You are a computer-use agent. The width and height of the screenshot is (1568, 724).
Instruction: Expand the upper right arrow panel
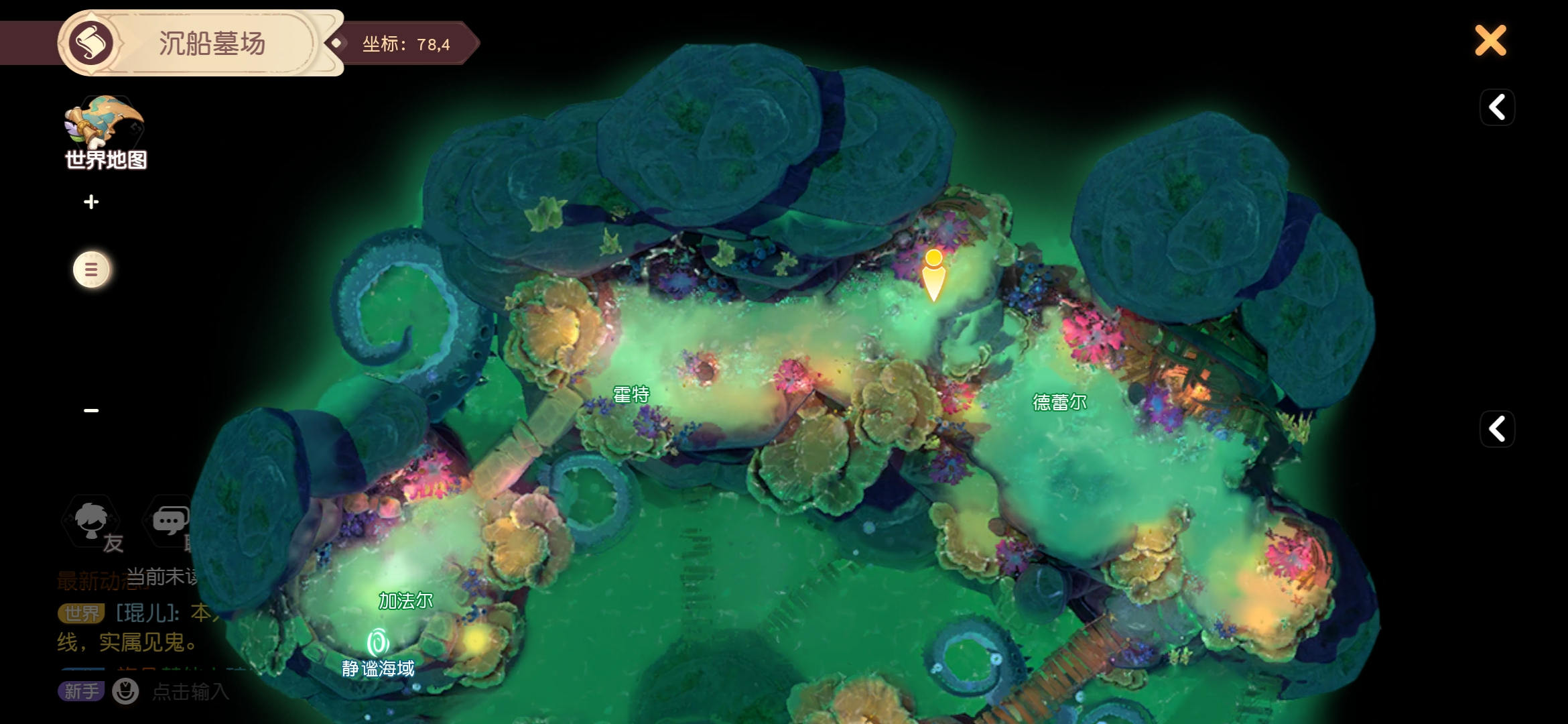click(x=1497, y=107)
